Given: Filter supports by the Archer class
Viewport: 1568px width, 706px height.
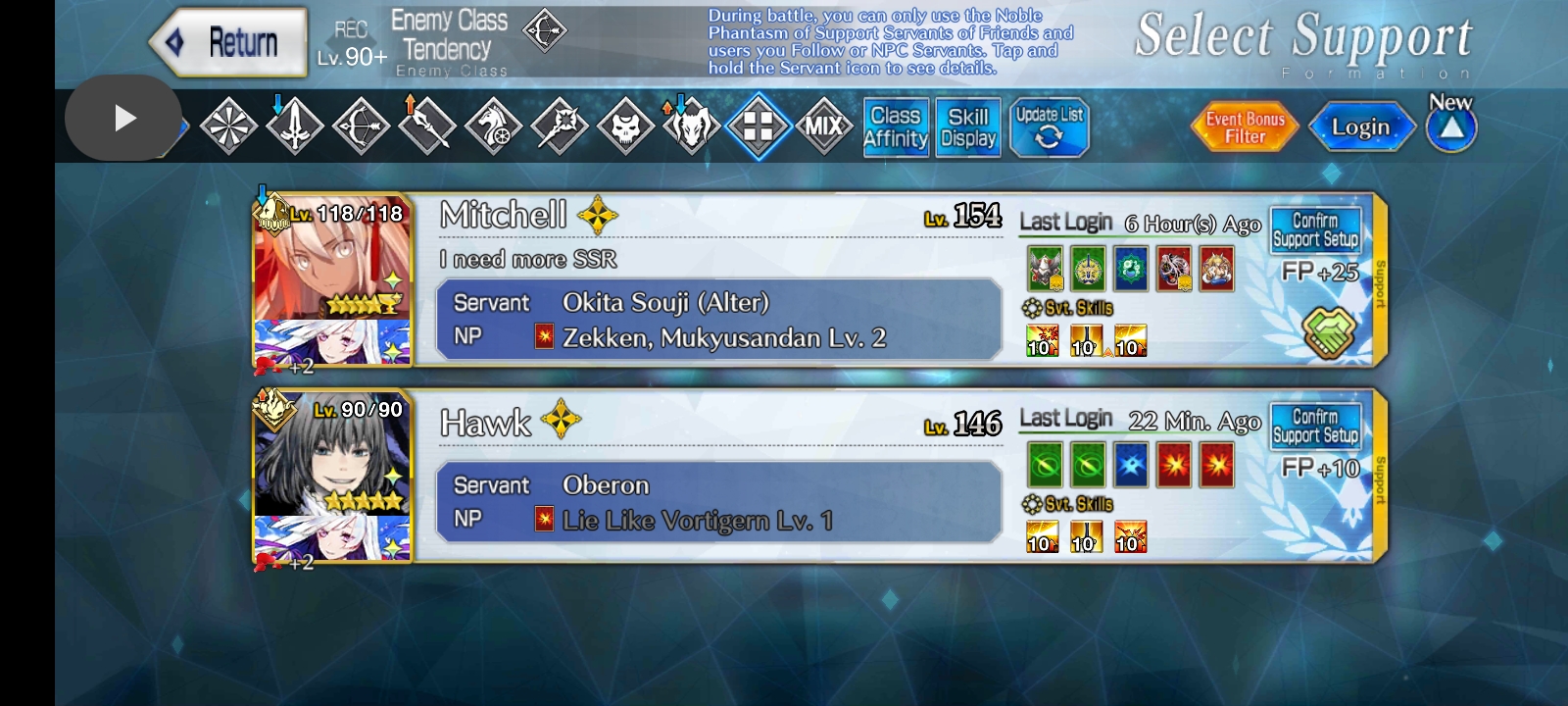Looking at the screenshot, I should [361, 126].
